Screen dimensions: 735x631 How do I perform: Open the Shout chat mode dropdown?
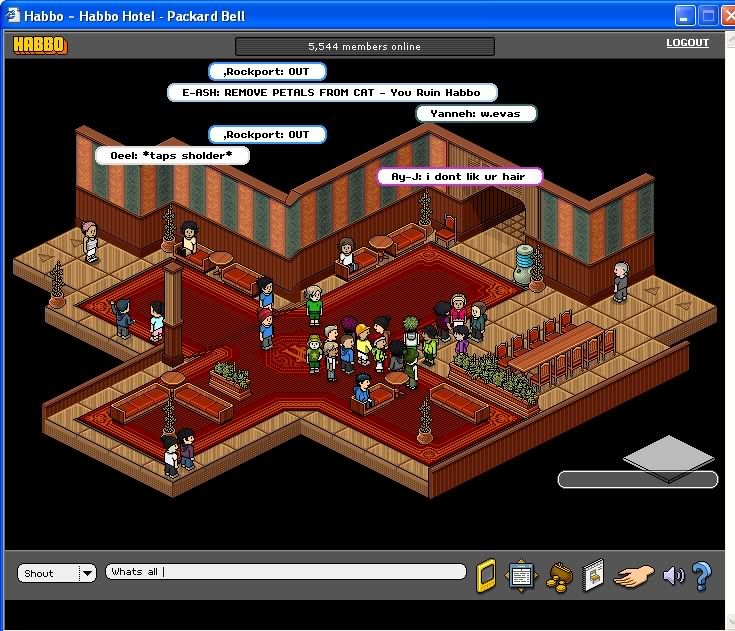[x=87, y=573]
